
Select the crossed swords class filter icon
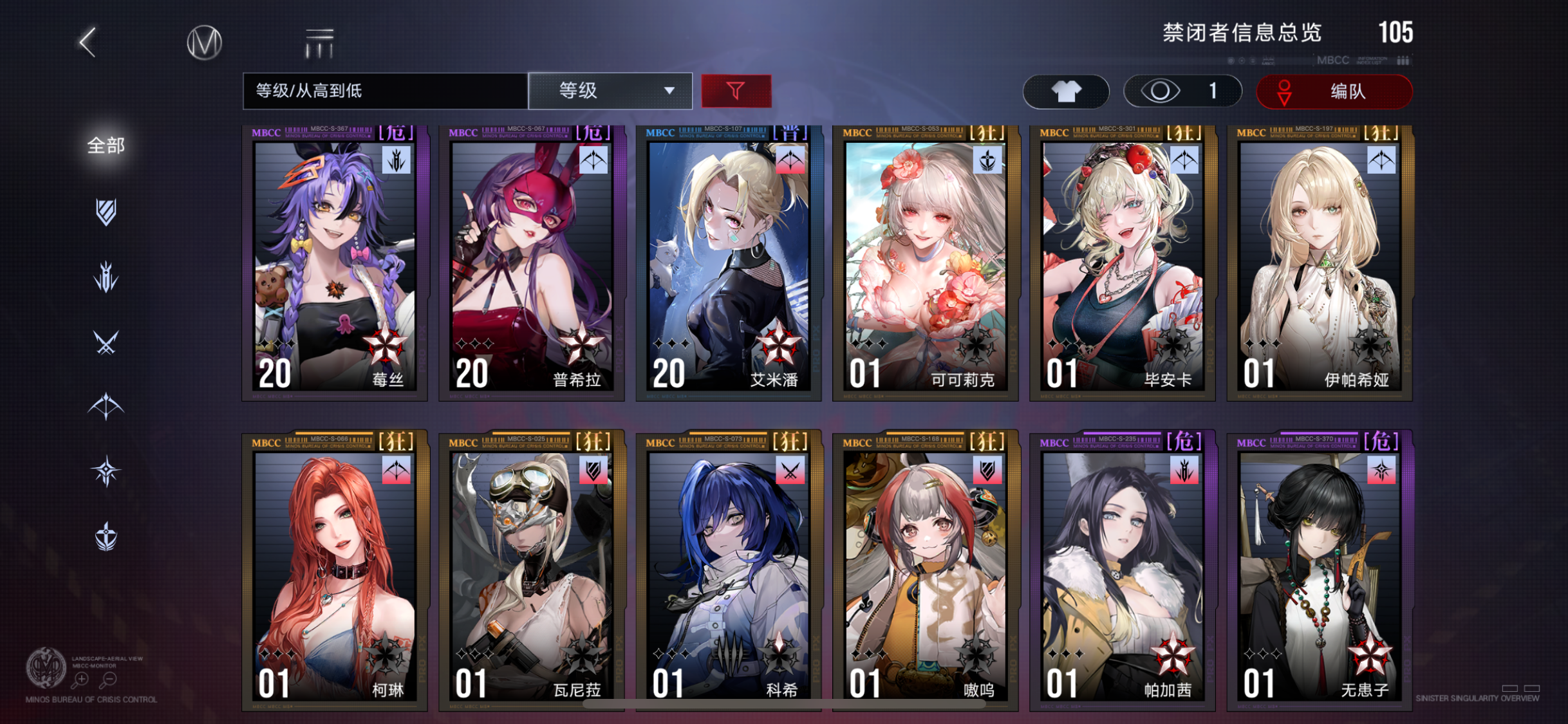(106, 341)
